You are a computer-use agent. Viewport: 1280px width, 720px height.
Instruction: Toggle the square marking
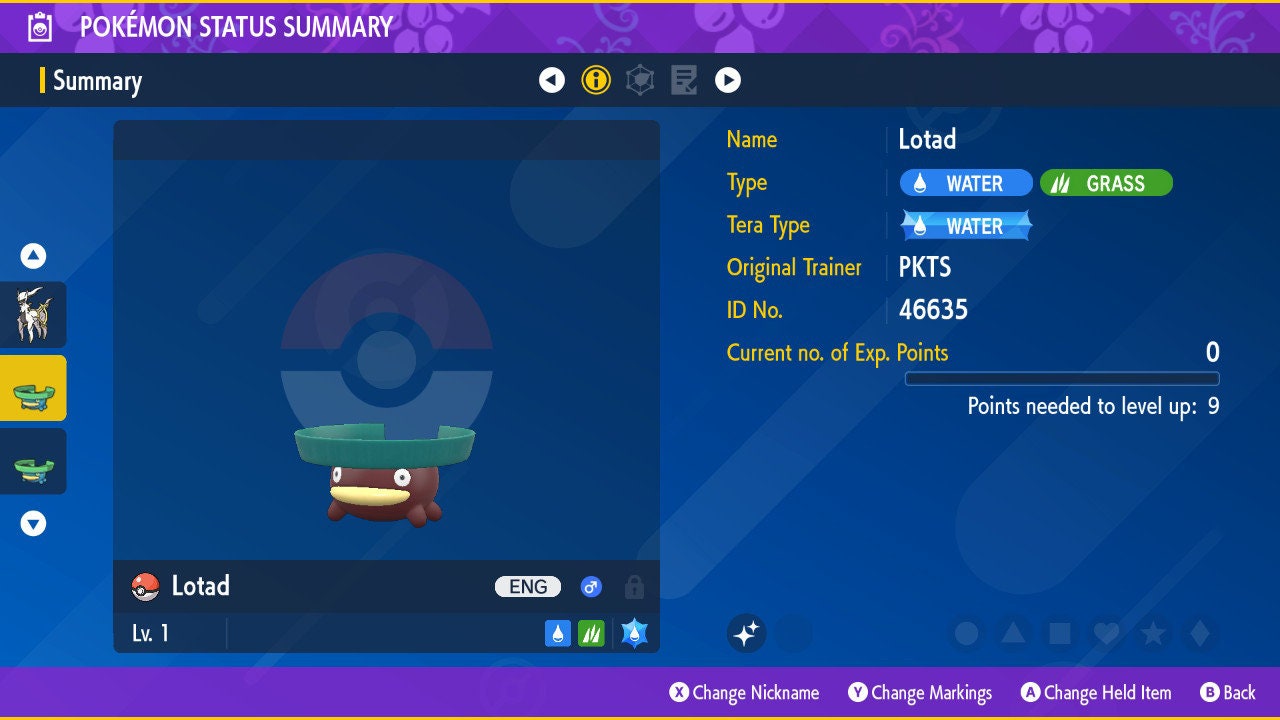(1059, 633)
